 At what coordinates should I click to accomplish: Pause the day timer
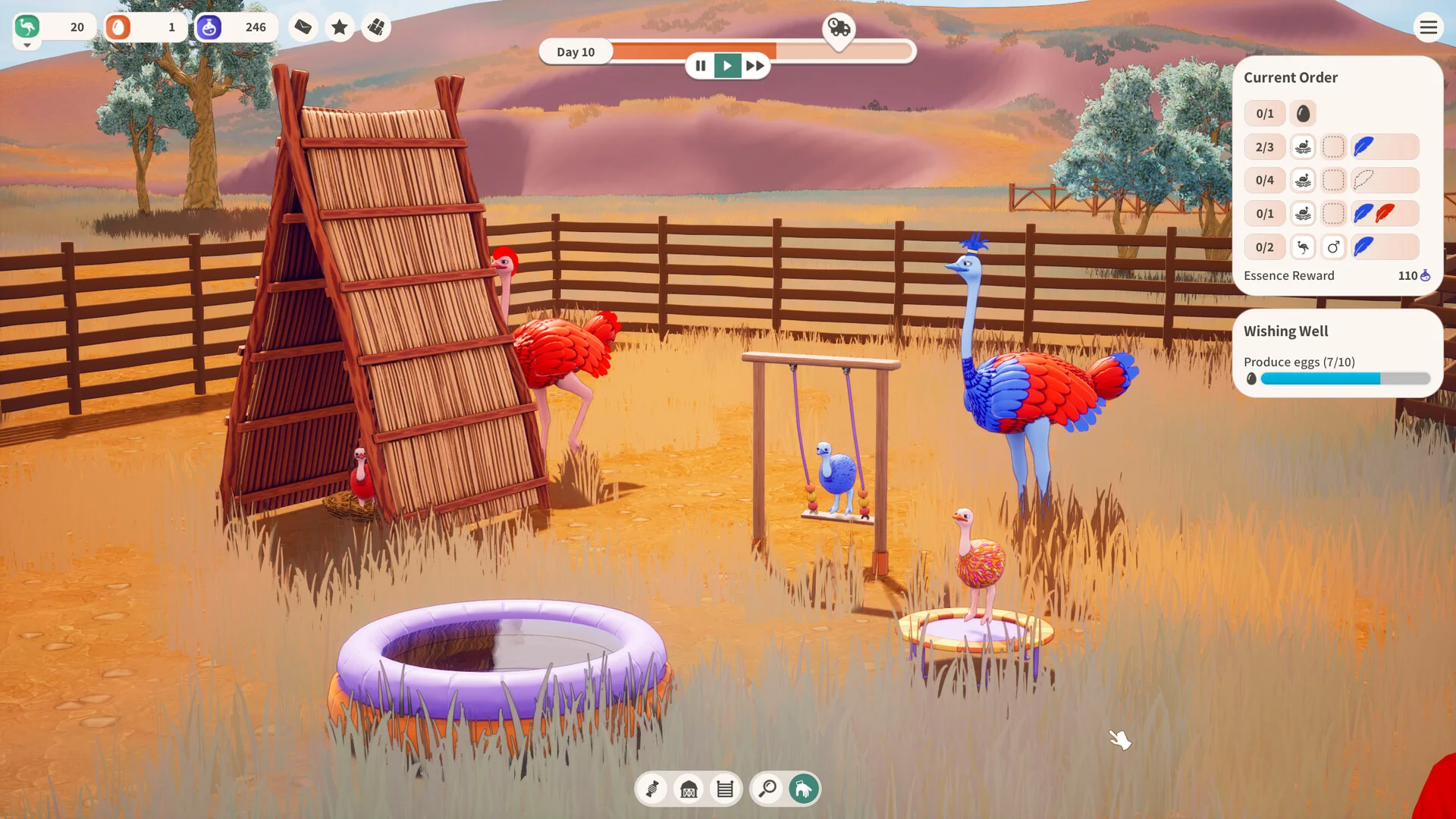pyautogui.click(x=701, y=66)
